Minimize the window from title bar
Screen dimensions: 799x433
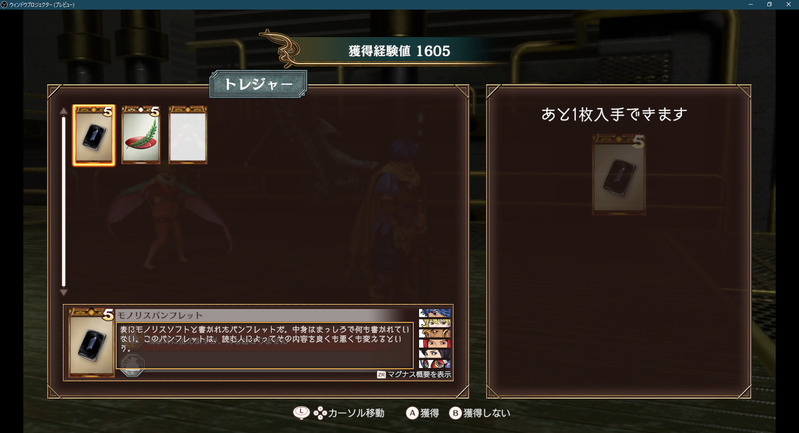(749, 5)
